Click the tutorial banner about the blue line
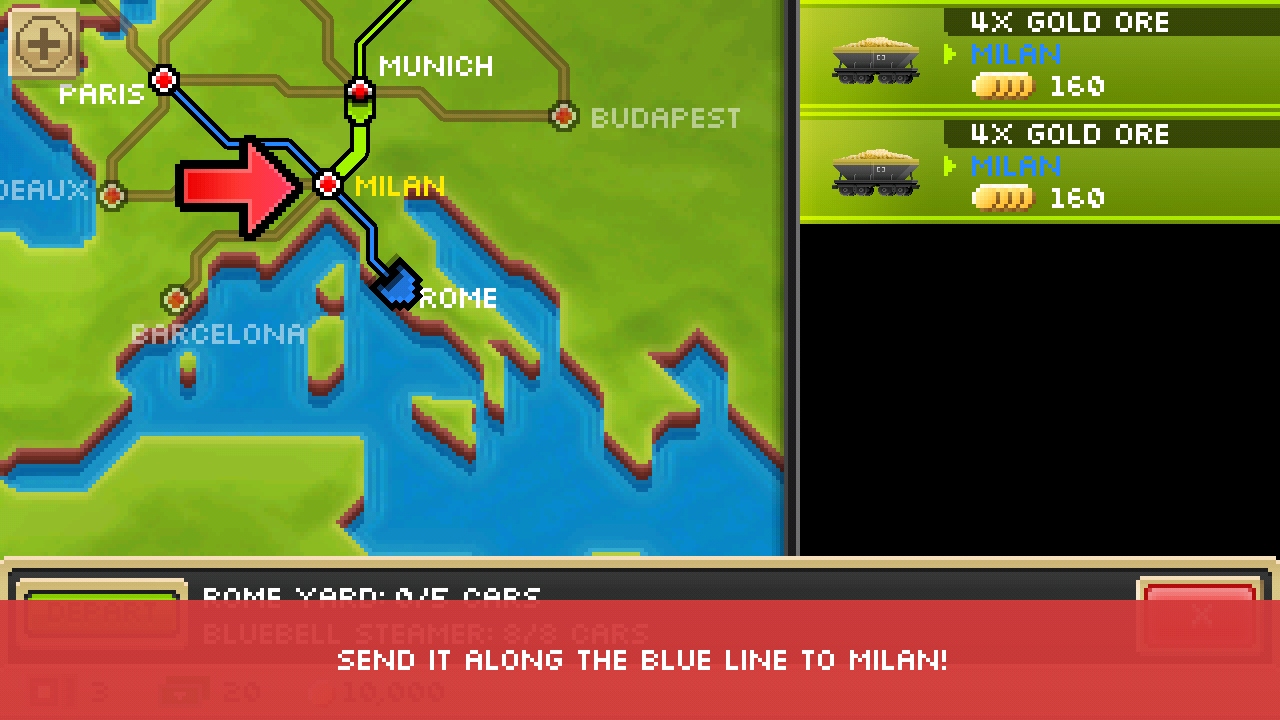Image resolution: width=1280 pixels, height=720 pixels. (x=640, y=660)
